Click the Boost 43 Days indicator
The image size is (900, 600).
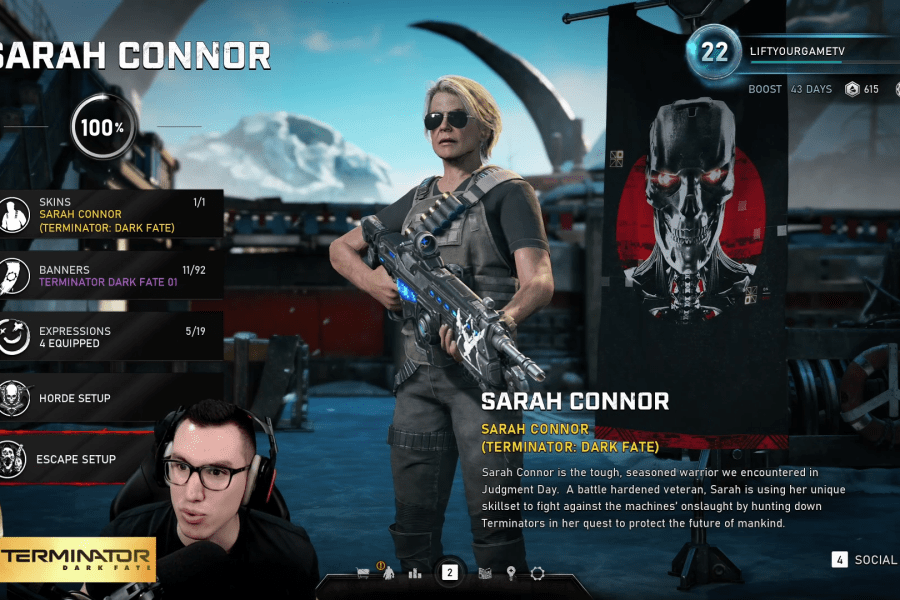coord(790,89)
